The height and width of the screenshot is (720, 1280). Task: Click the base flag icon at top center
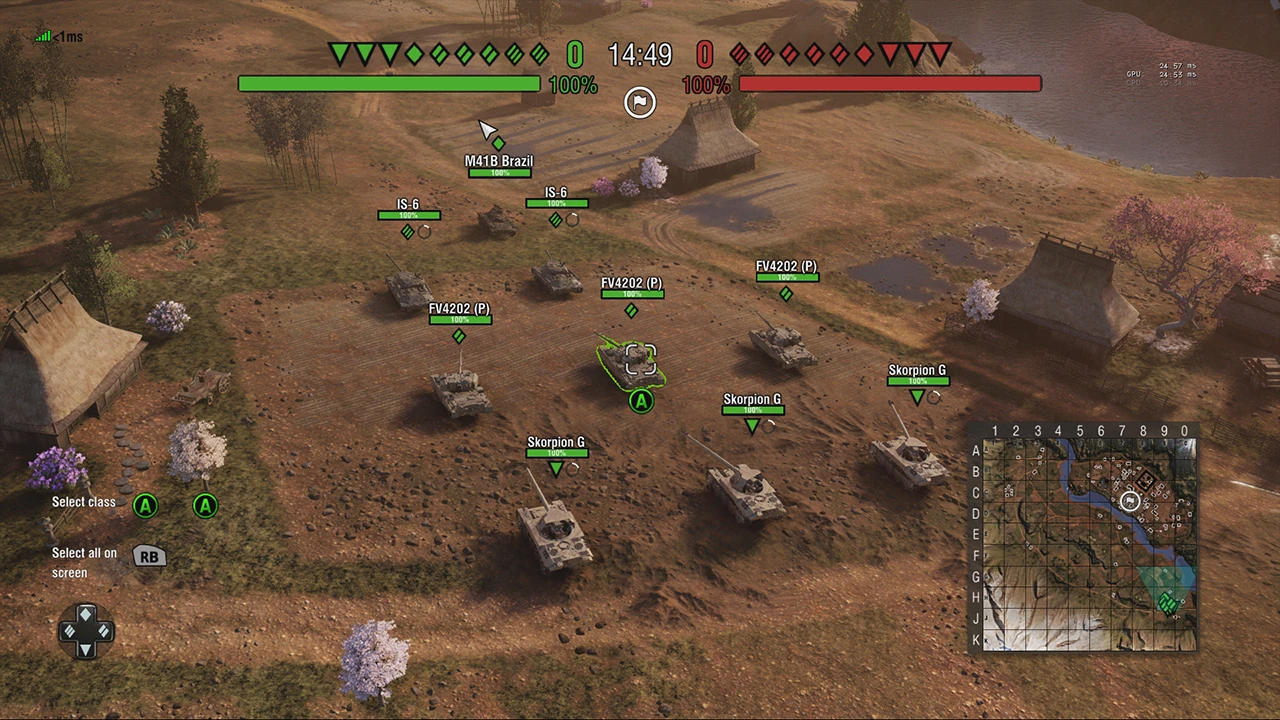(x=640, y=102)
